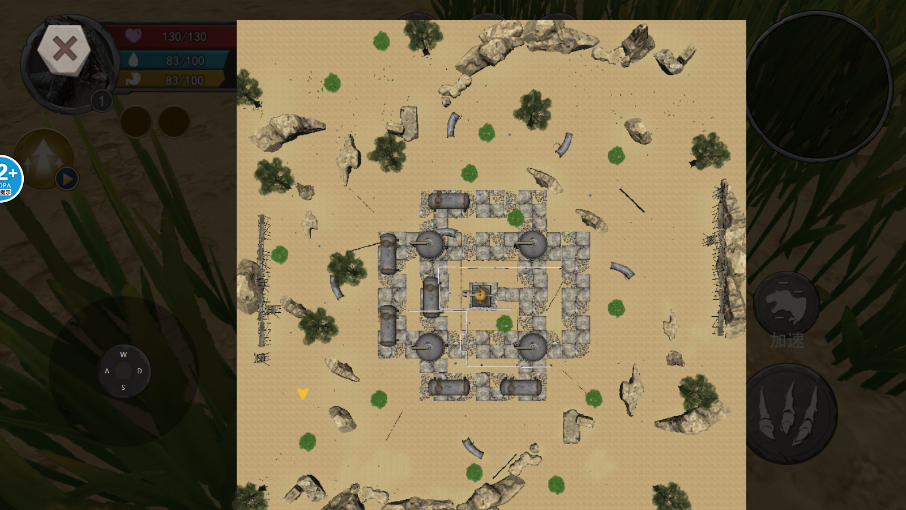Open the upward arrow level-up icon
906x510 pixels.
(43, 157)
